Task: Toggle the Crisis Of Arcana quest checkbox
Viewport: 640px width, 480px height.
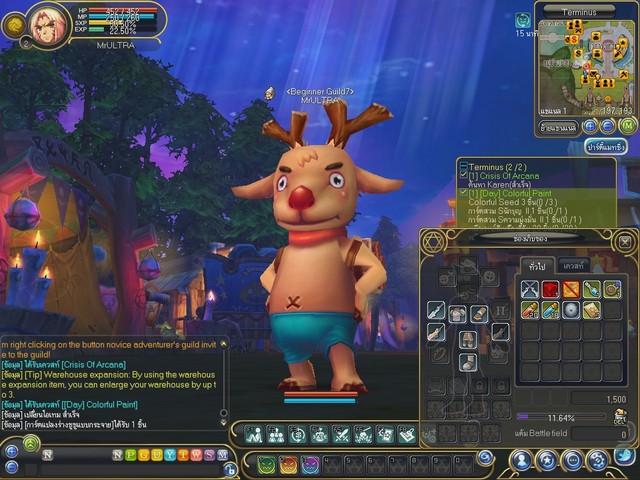Action: pyautogui.click(x=464, y=176)
